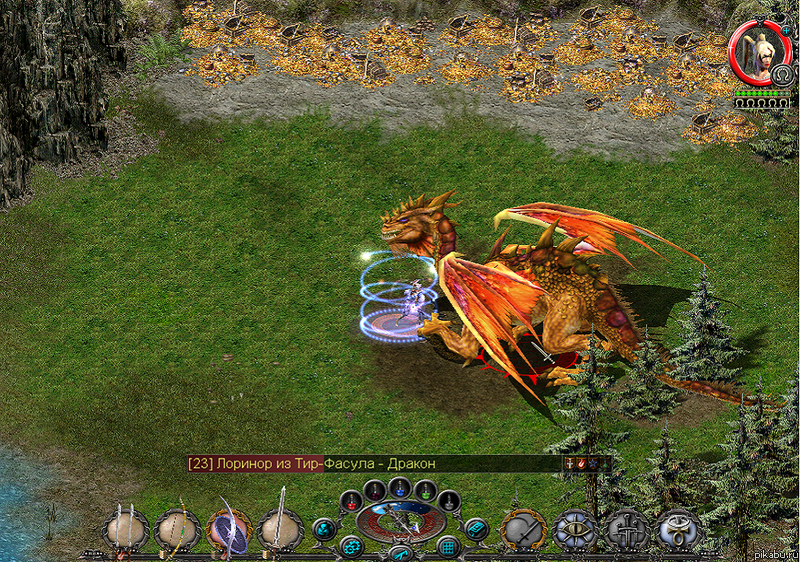Screen dimensions: 800x562
Task: Click the central oval compass disc
Action: (400, 520)
